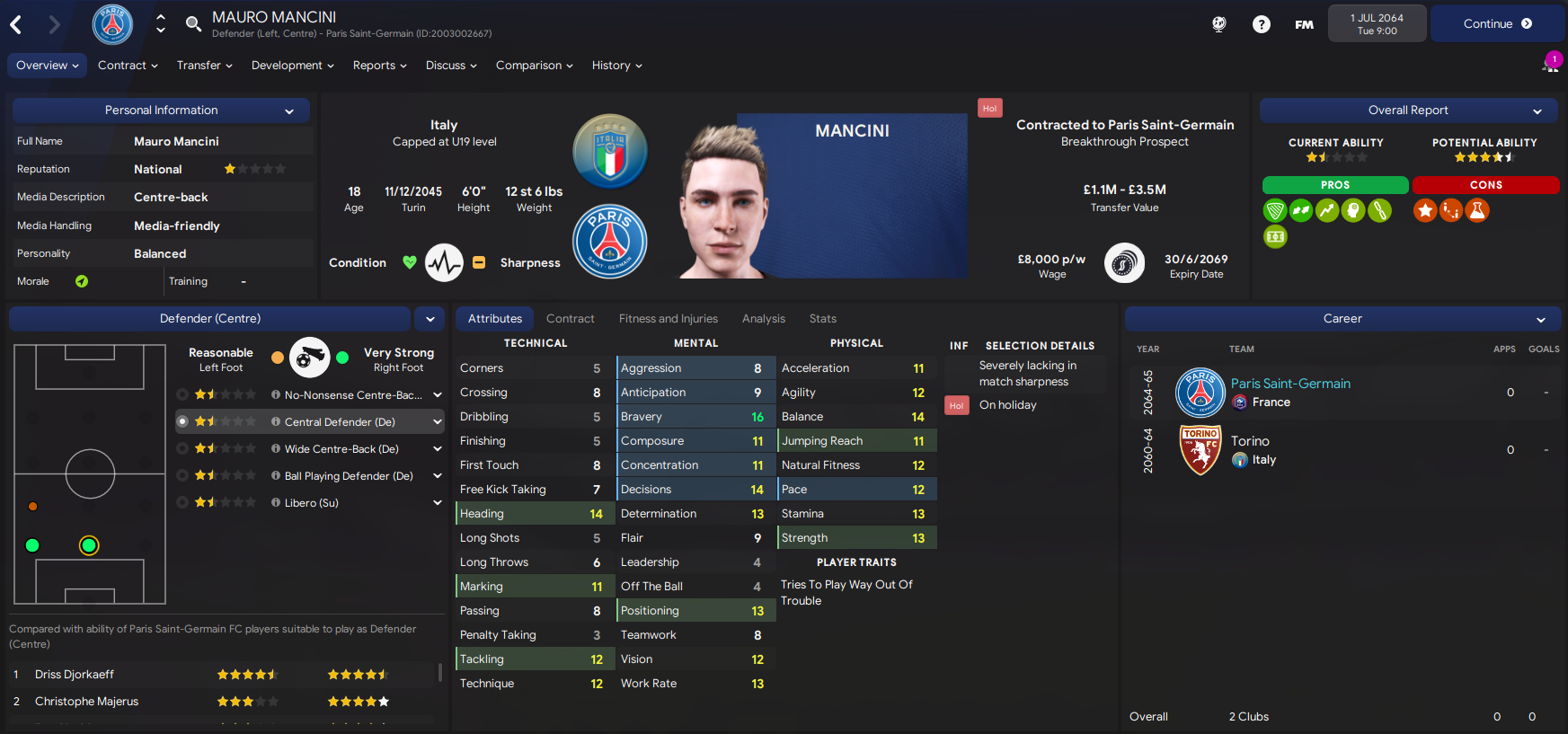Viewport: 1568px width, 734px height.
Task: Go back to previous screen
Action: point(16,24)
